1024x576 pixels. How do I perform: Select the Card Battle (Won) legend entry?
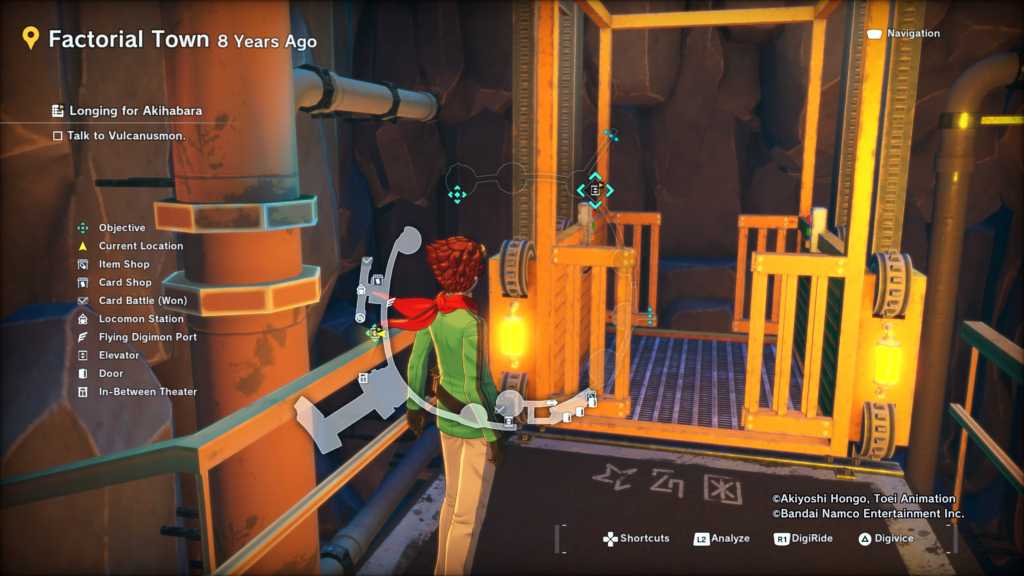point(142,301)
